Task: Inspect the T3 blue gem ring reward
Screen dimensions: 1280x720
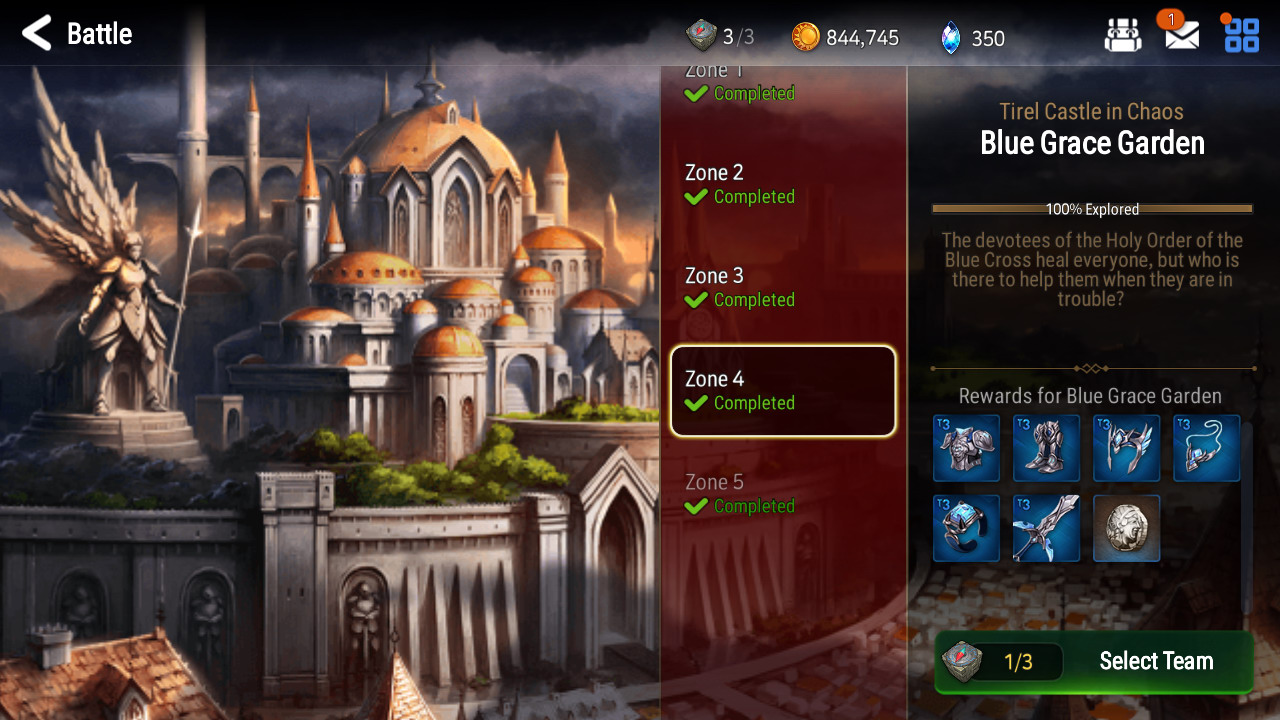Action: [966, 528]
